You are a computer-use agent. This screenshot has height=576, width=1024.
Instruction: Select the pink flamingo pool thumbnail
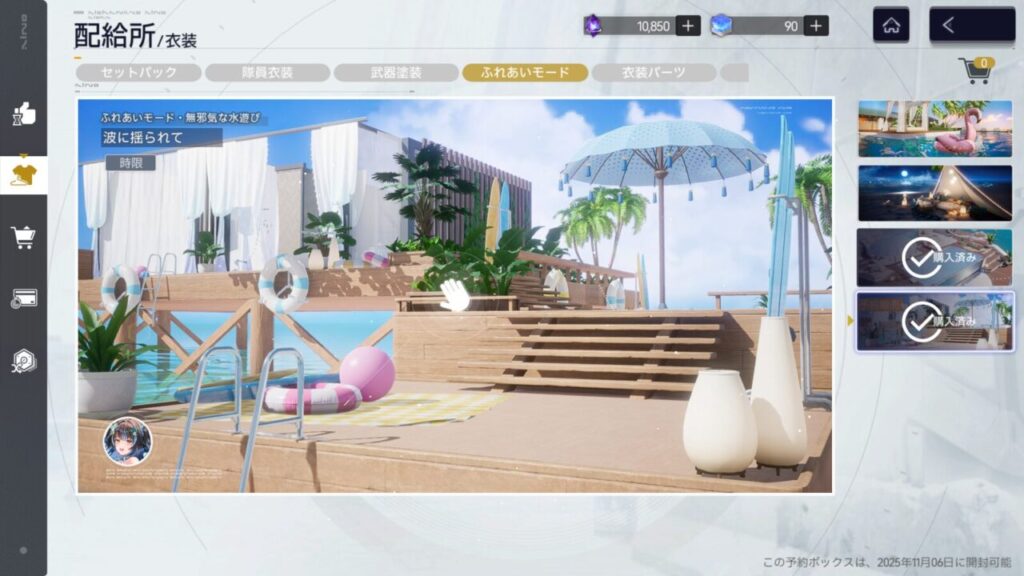[x=935, y=128]
